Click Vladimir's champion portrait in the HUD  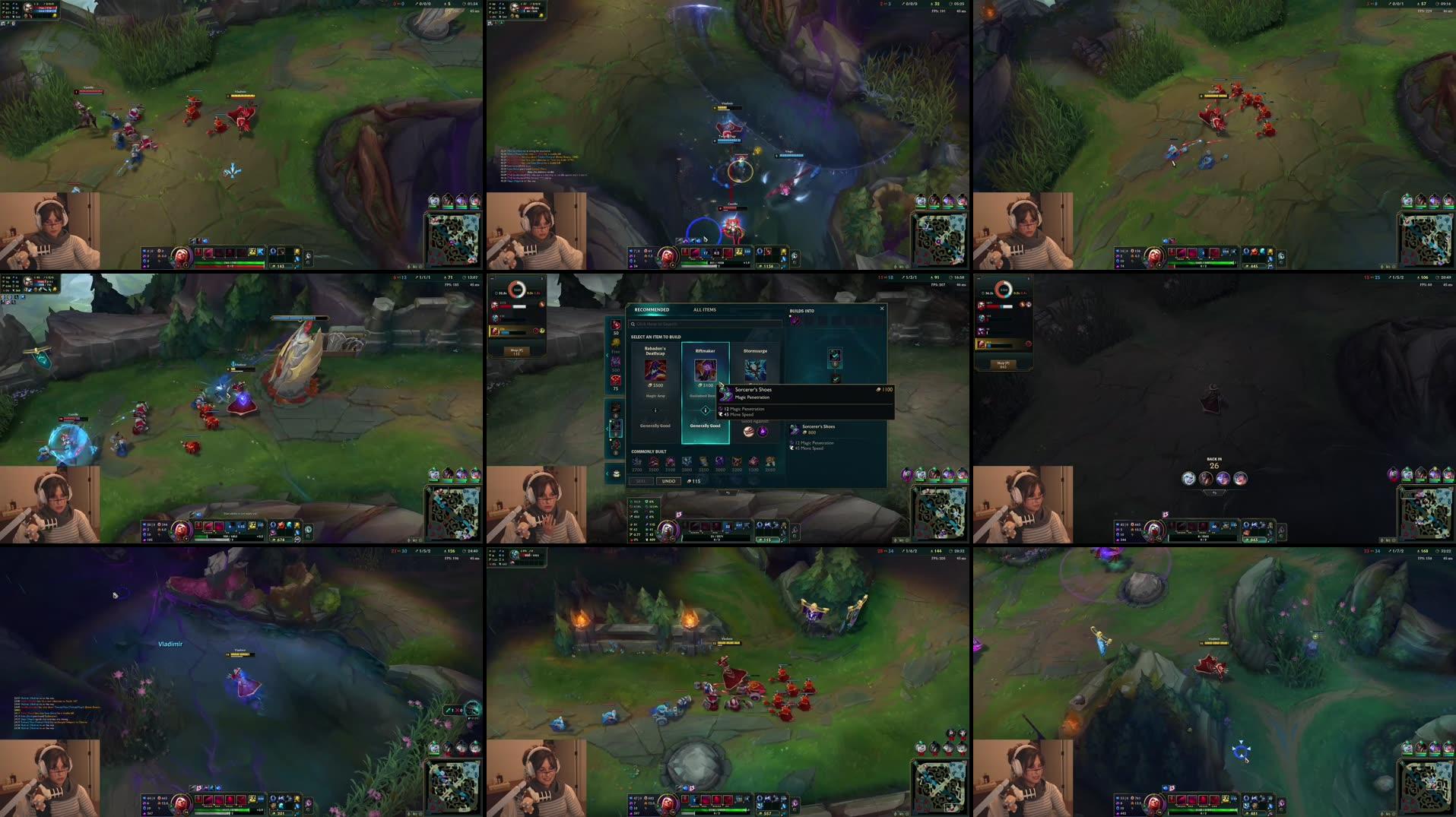668,529
